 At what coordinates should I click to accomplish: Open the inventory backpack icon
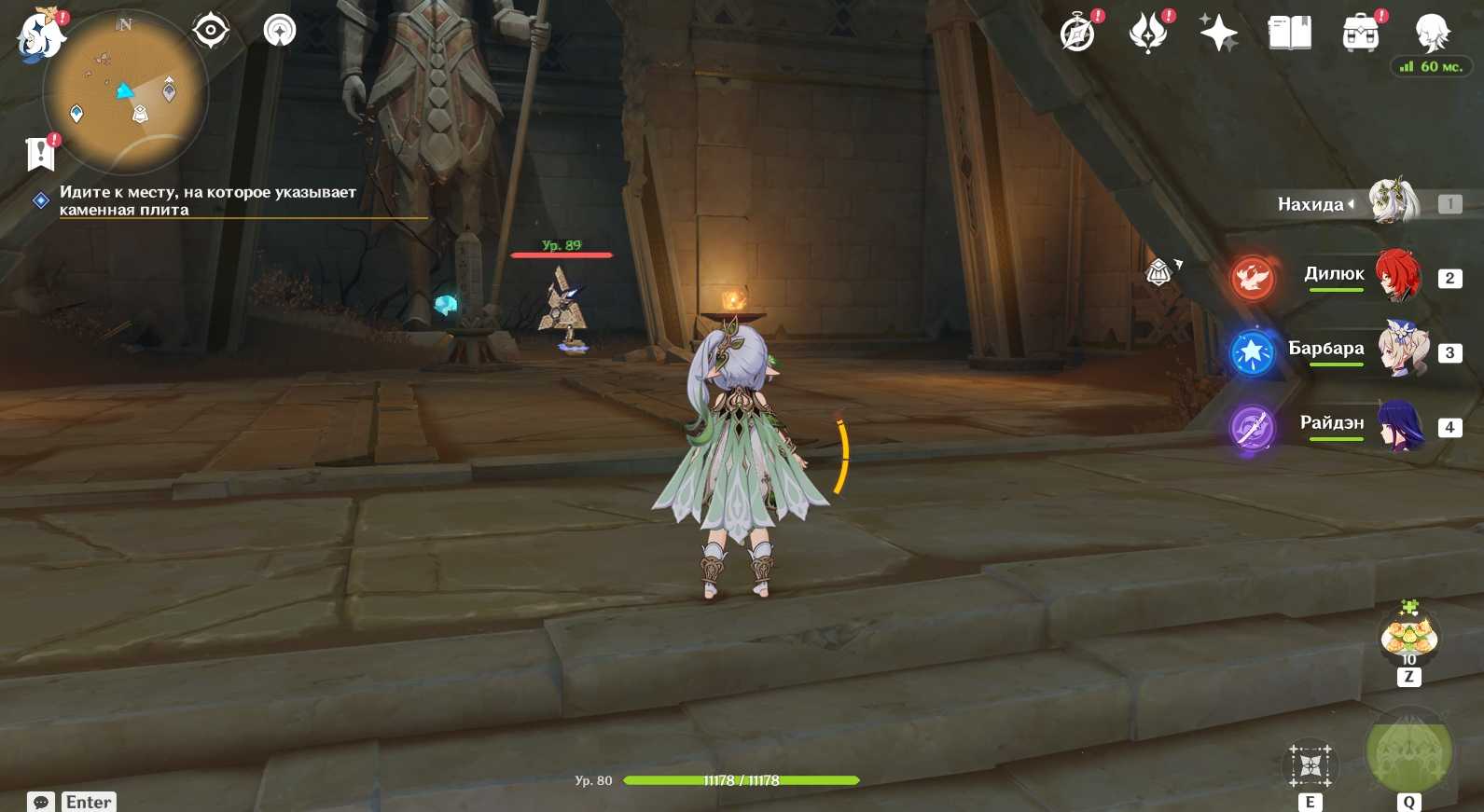[x=1361, y=34]
